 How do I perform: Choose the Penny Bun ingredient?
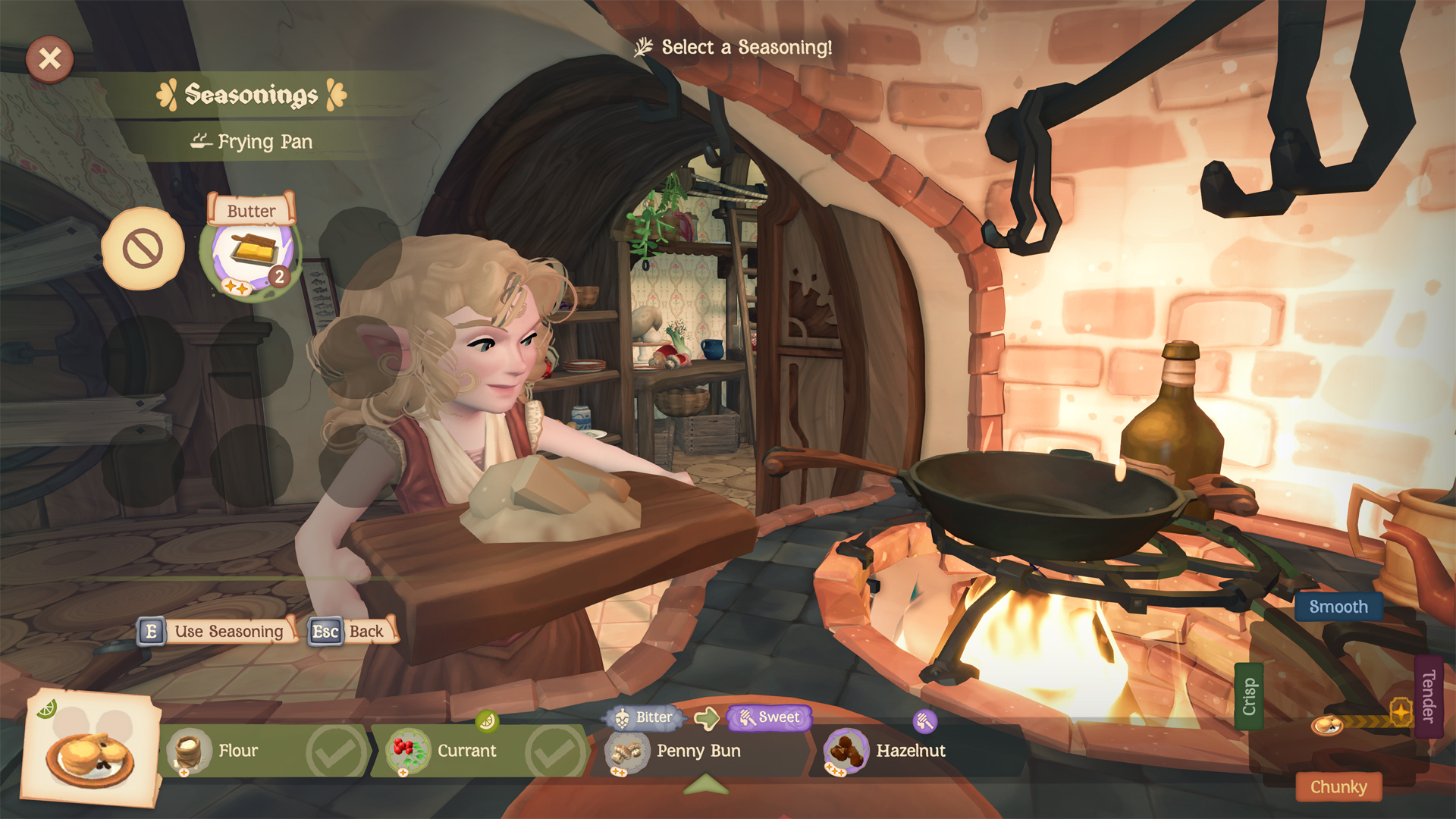coord(698,751)
